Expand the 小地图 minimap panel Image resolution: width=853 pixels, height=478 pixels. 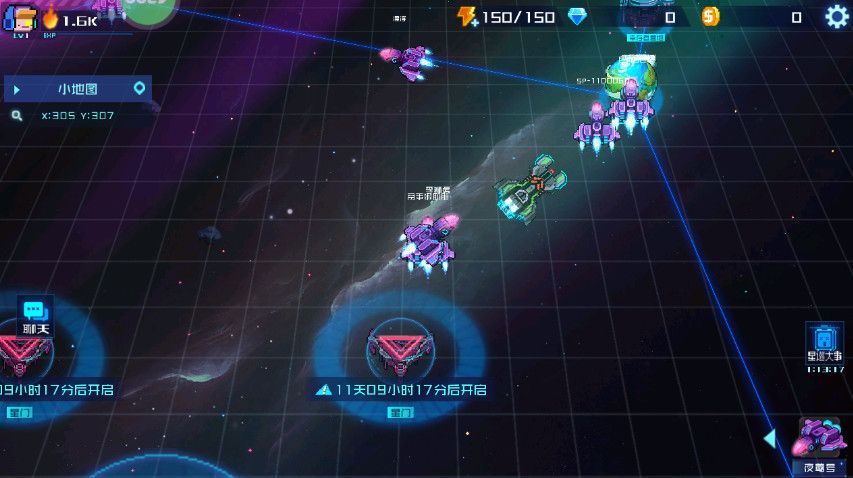[x=17, y=89]
